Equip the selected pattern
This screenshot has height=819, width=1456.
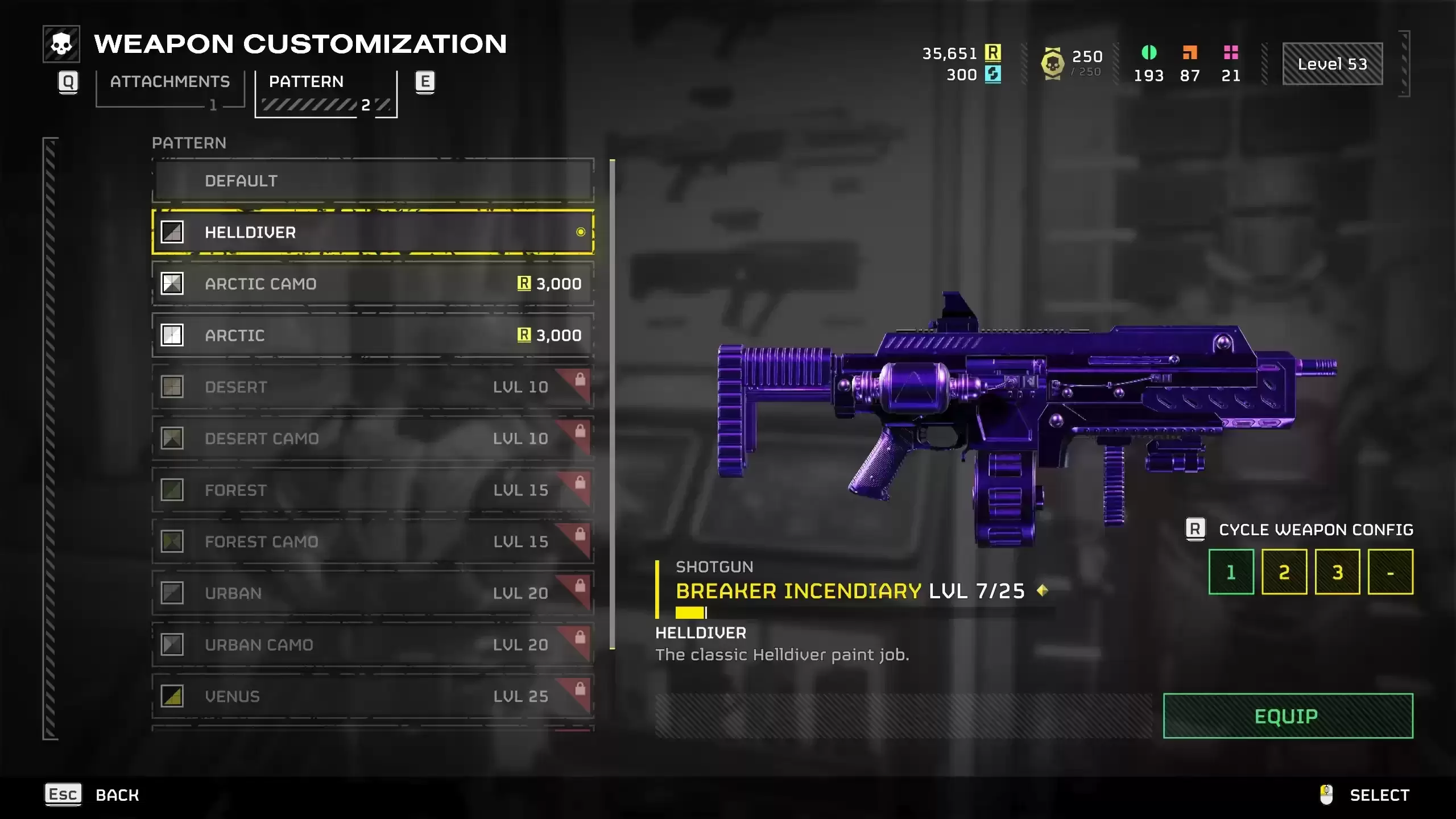tap(1288, 716)
